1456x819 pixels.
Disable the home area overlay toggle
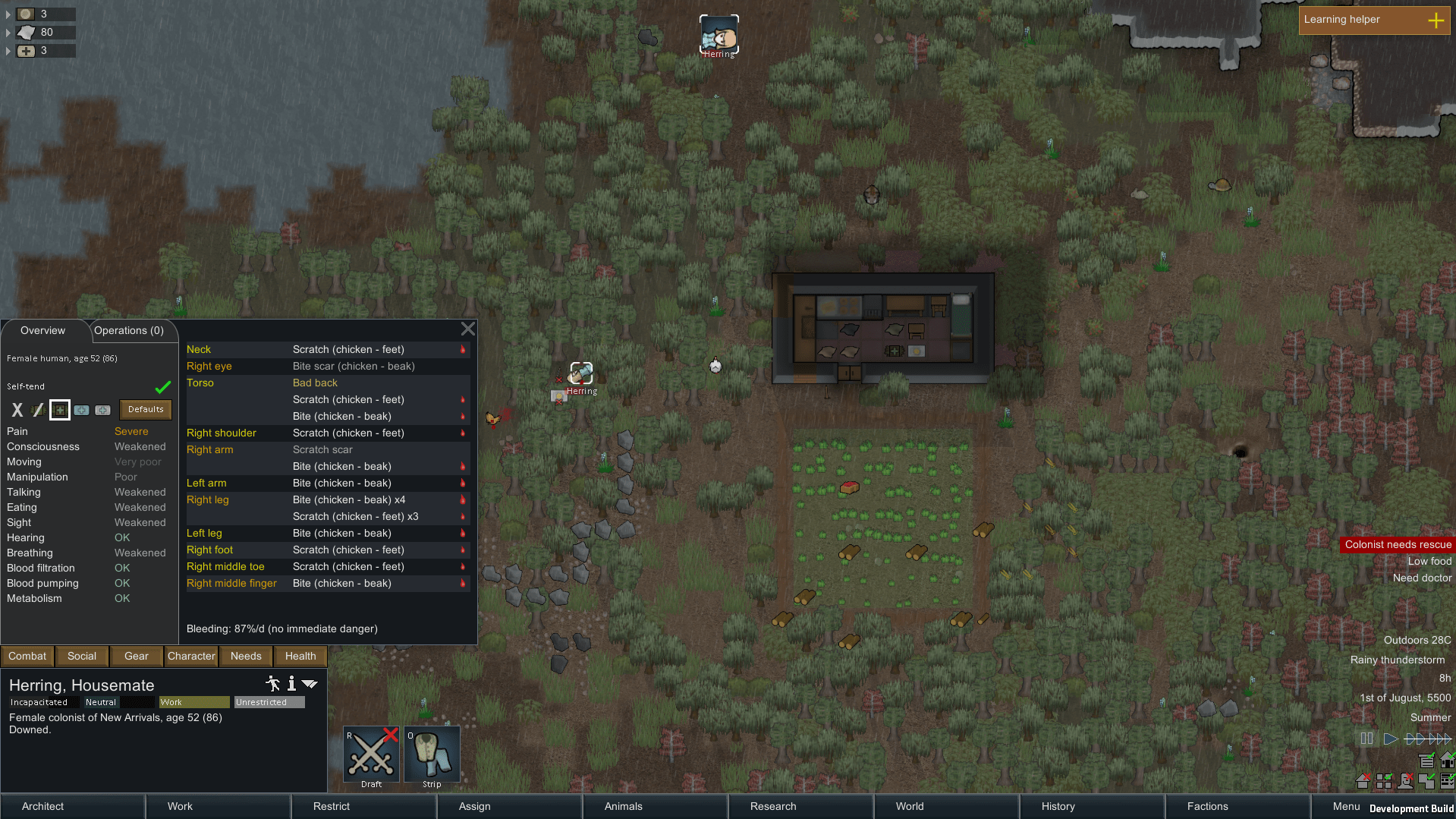[1449, 761]
